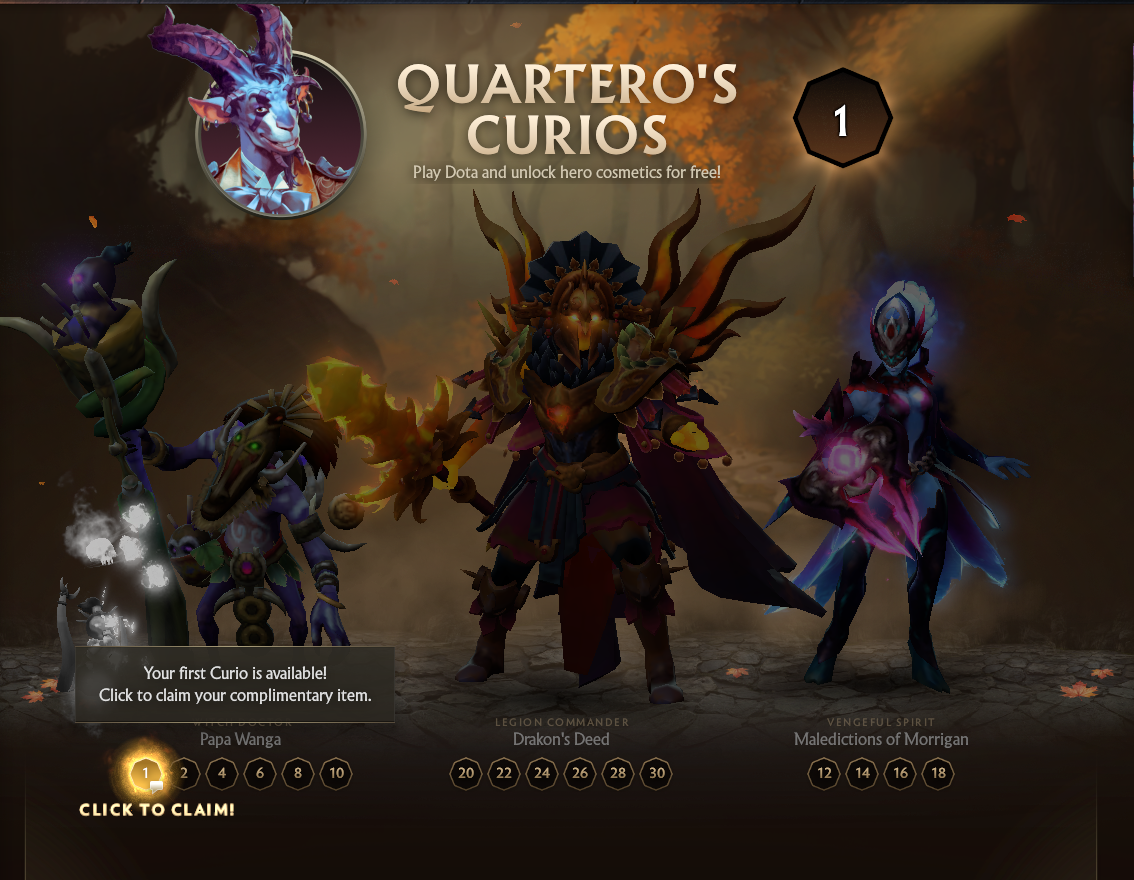Viewport: 1134px width, 880px height.
Task: Choose the level 28 reward node
Action: 618,773
